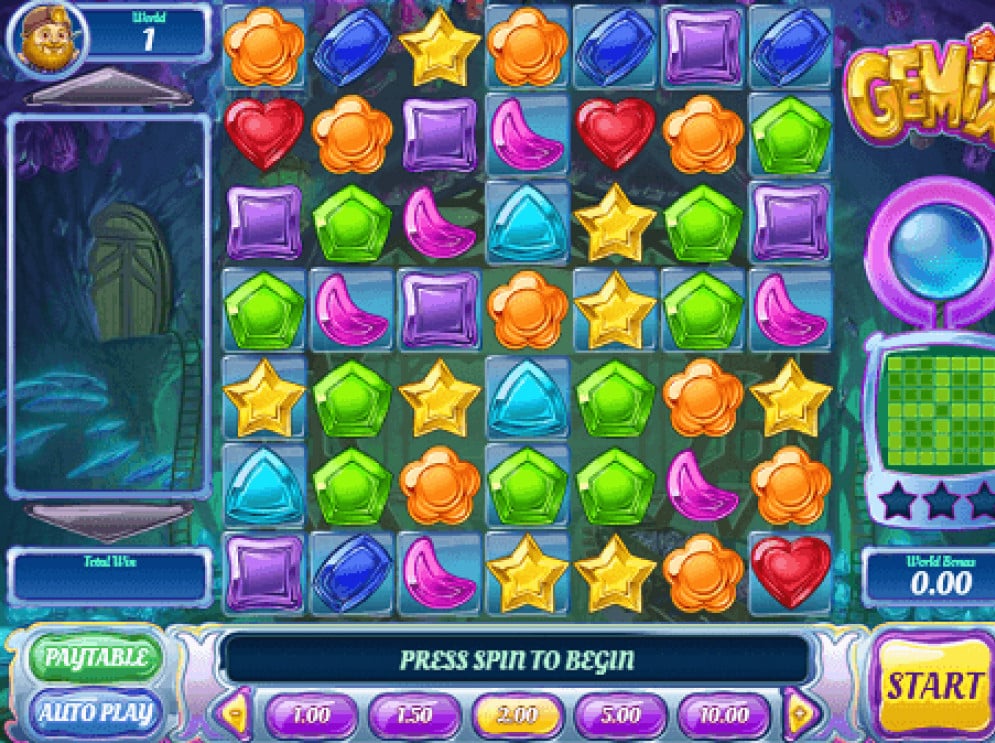Select the 1.00 bet amount
995x743 pixels.
pos(312,716)
